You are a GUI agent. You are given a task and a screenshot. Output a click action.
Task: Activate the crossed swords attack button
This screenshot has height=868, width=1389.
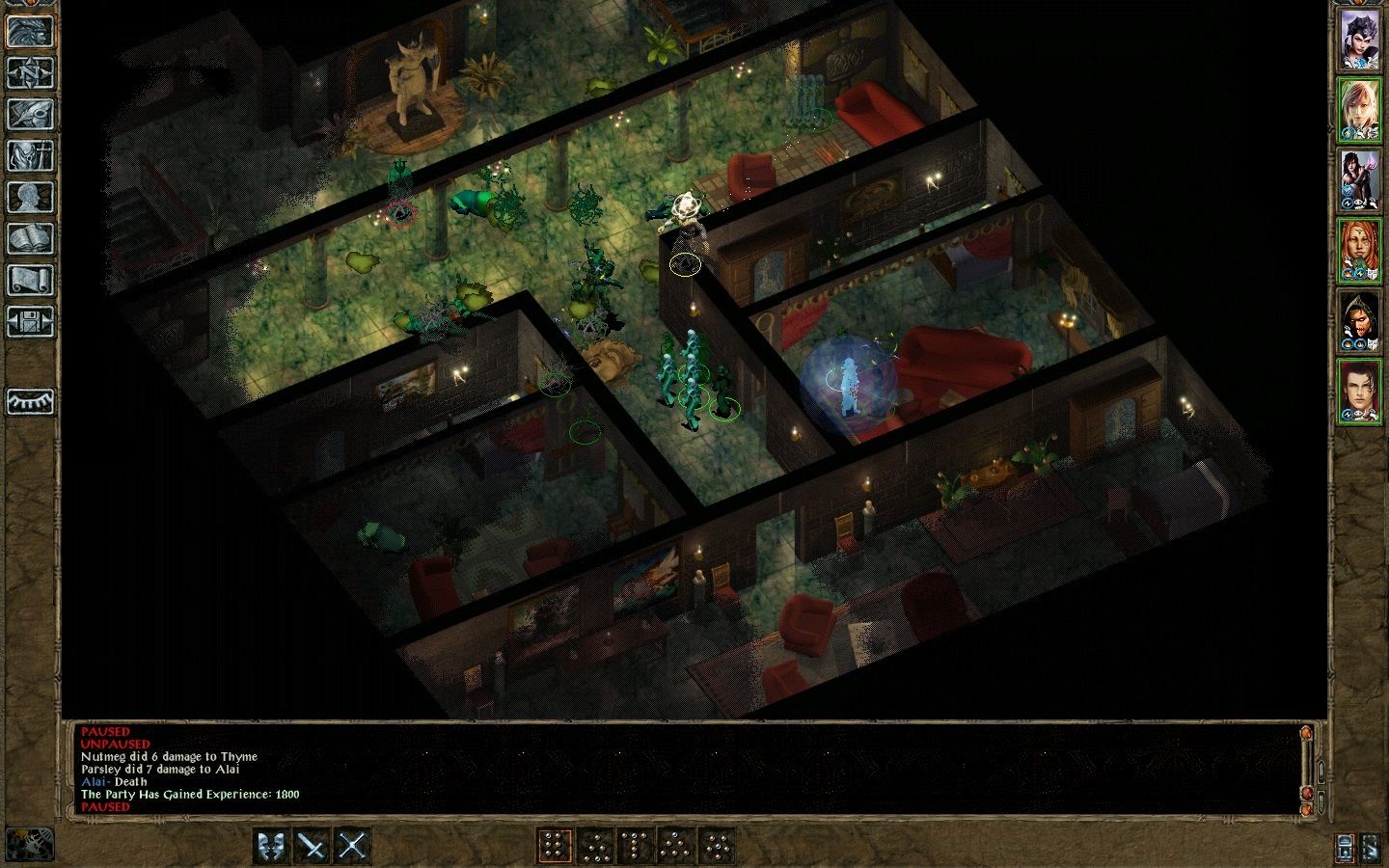pyautogui.click(x=352, y=846)
